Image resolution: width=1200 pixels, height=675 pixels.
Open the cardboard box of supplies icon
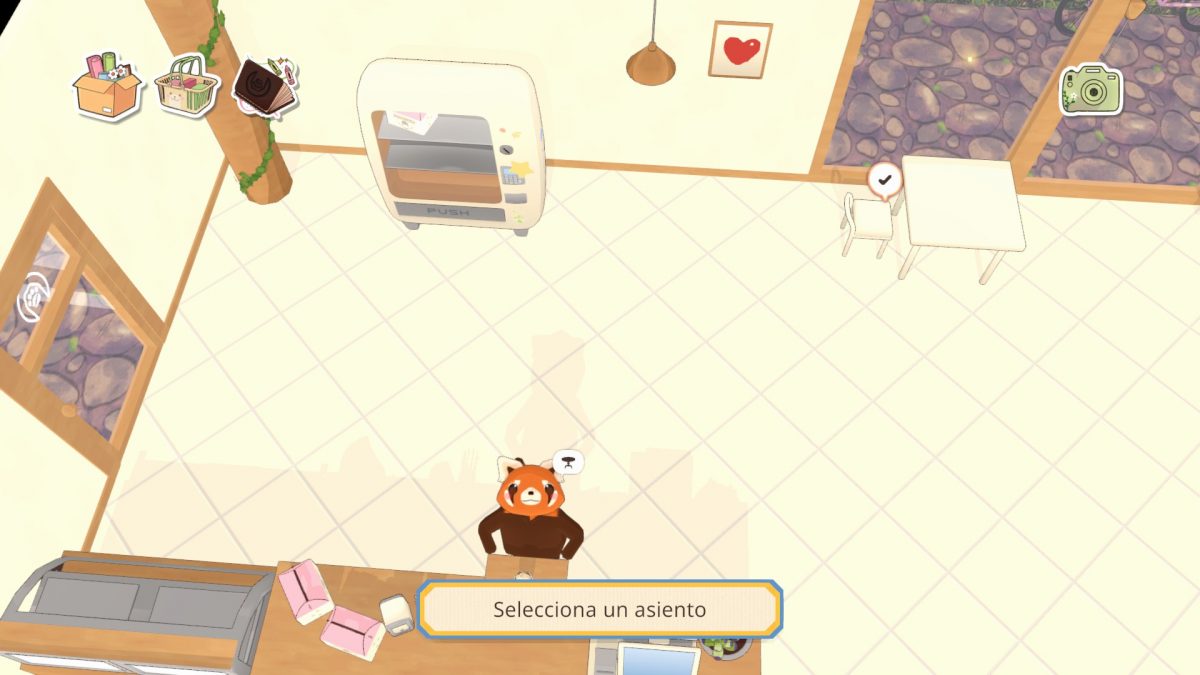click(x=106, y=86)
